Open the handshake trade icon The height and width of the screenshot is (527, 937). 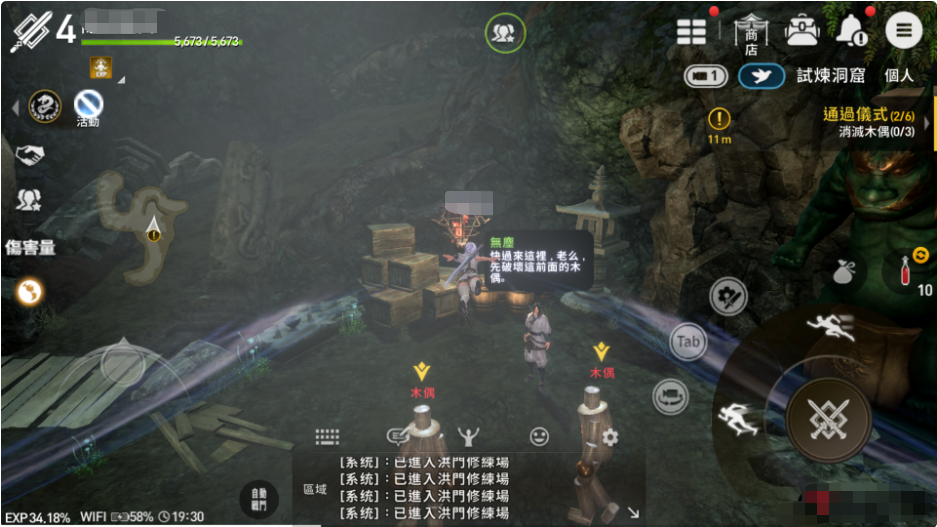click(x=29, y=155)
